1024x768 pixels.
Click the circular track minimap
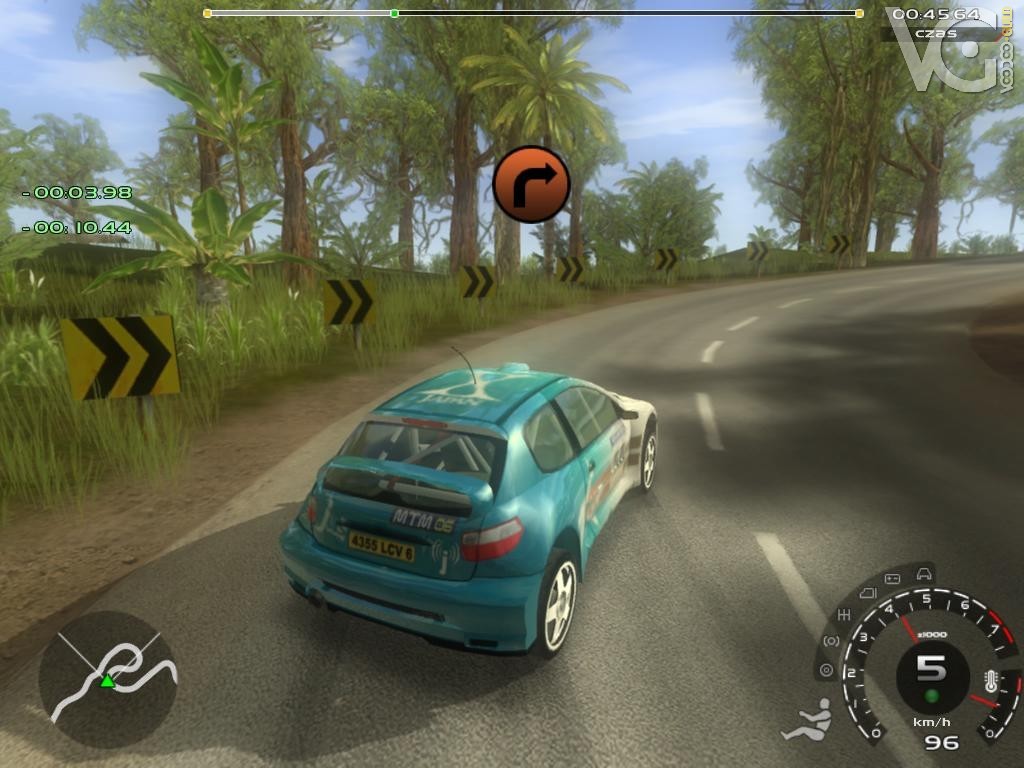point(108,679)
